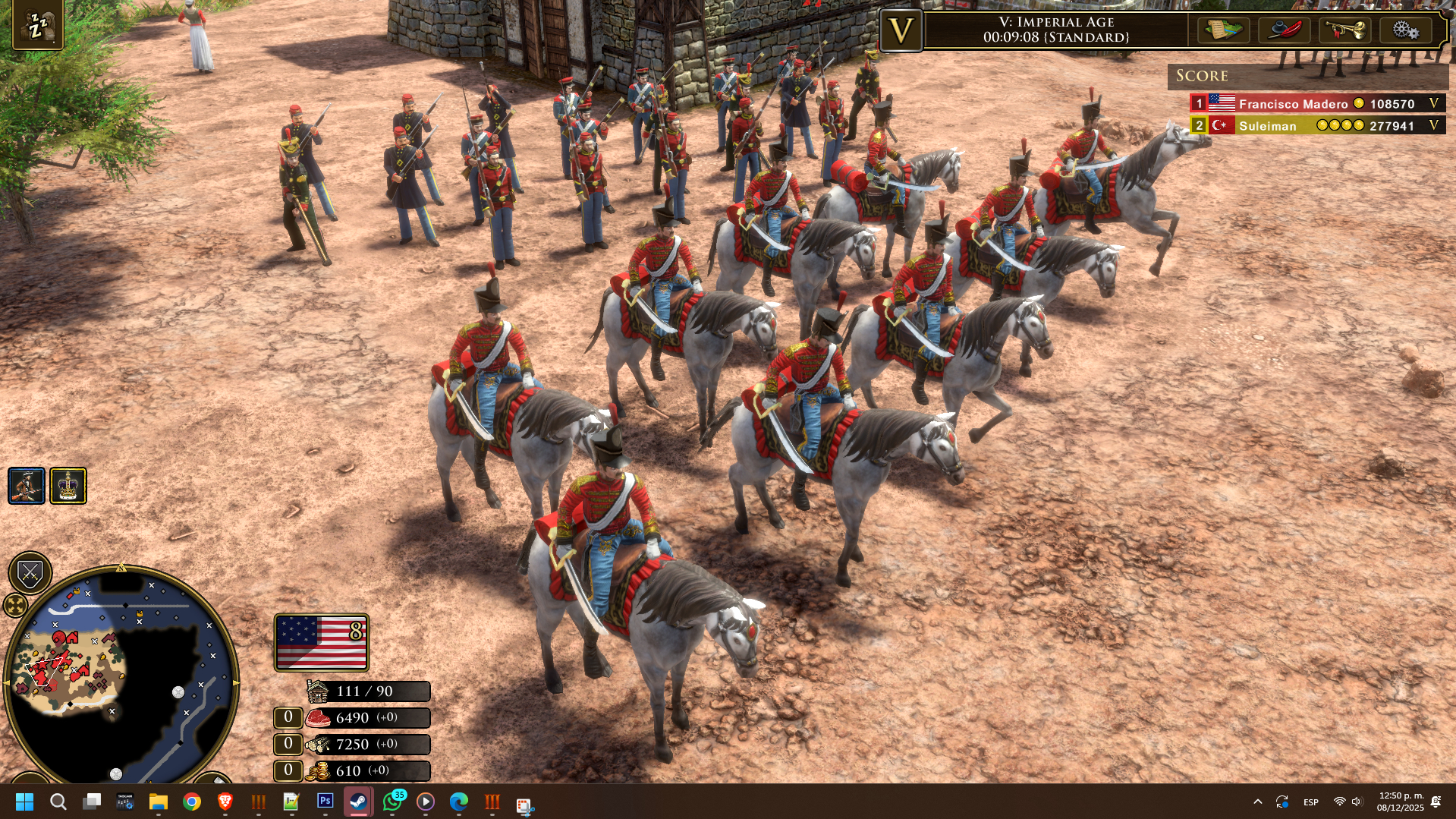The image size is (1456, 819).
Task: Select the explorer hero portrait
Action: coord(27,486)
